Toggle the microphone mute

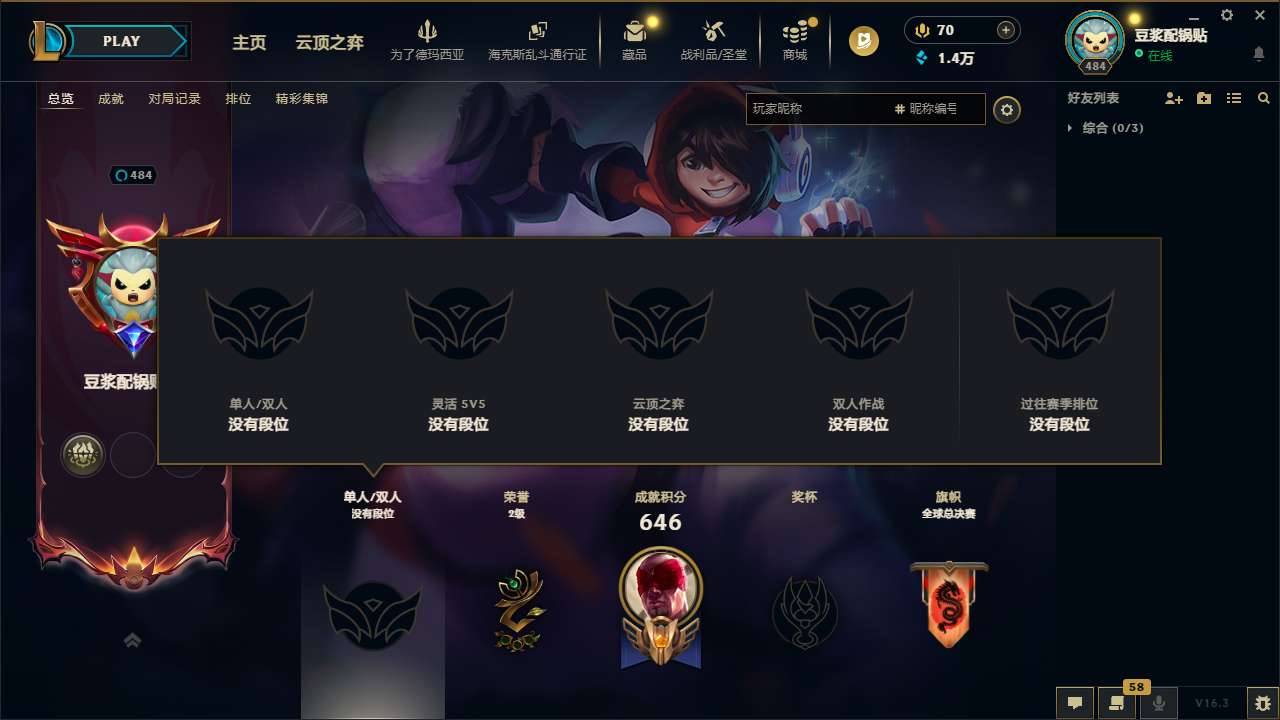(x=1159, y=703)
